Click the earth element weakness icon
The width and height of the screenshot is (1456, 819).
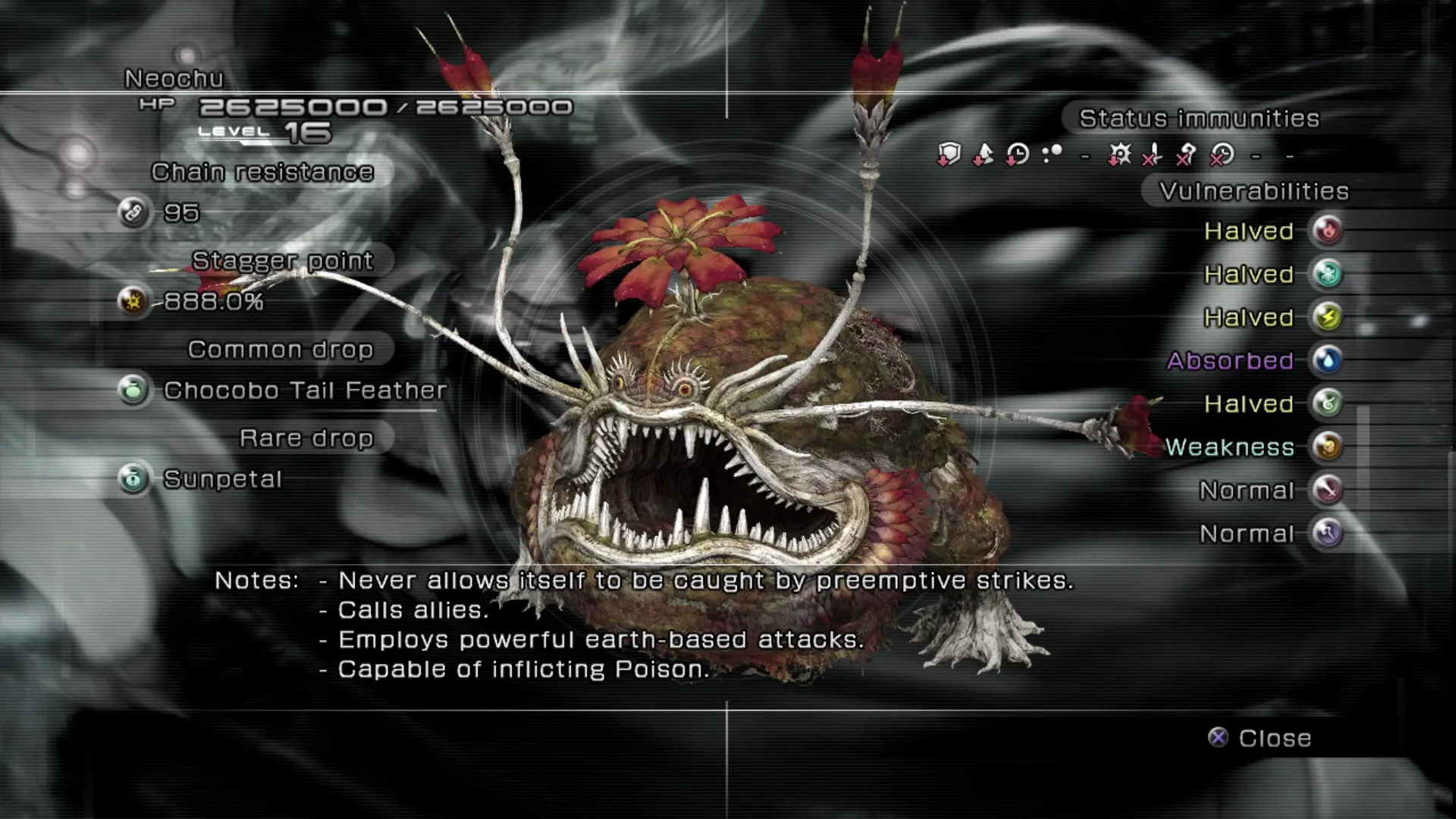pos(1327,447)
